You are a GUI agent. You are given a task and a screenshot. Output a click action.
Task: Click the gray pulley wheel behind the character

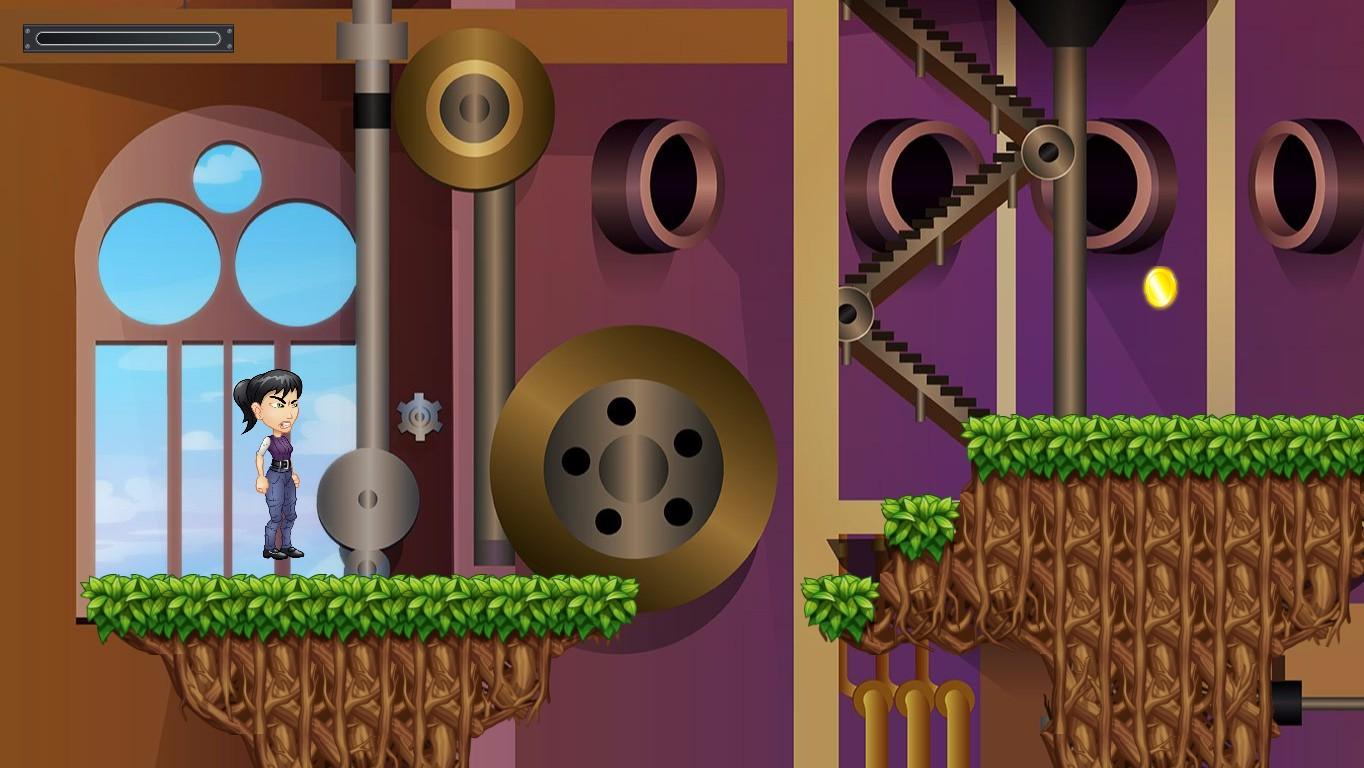pyautogui.click(x=368, y=500)
